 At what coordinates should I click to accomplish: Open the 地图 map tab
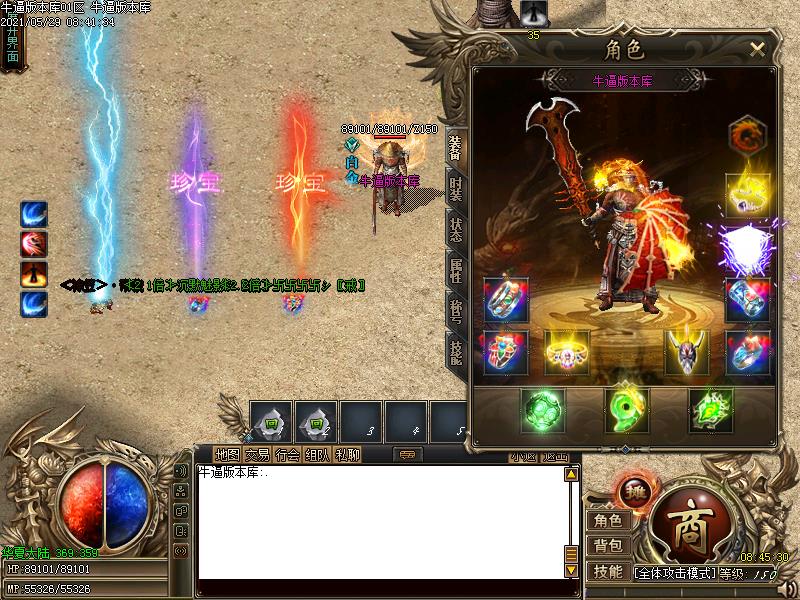(227, 455)
